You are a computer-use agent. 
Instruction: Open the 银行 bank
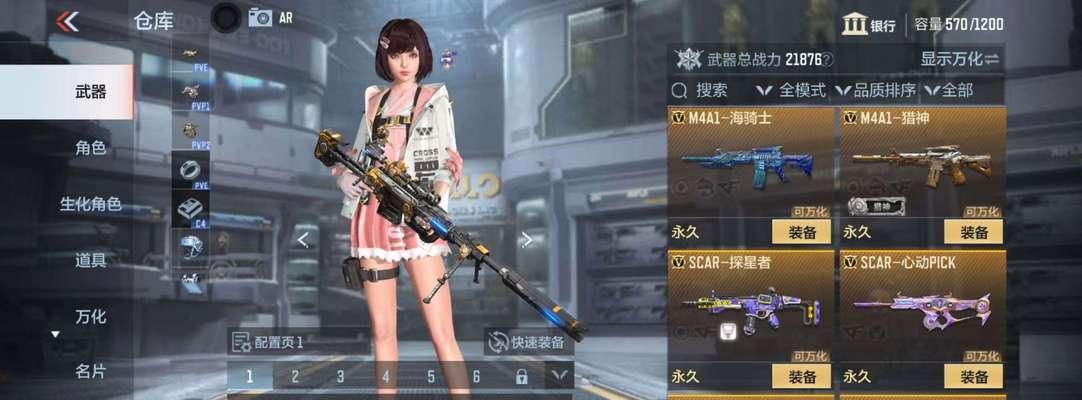click(868, 25)
